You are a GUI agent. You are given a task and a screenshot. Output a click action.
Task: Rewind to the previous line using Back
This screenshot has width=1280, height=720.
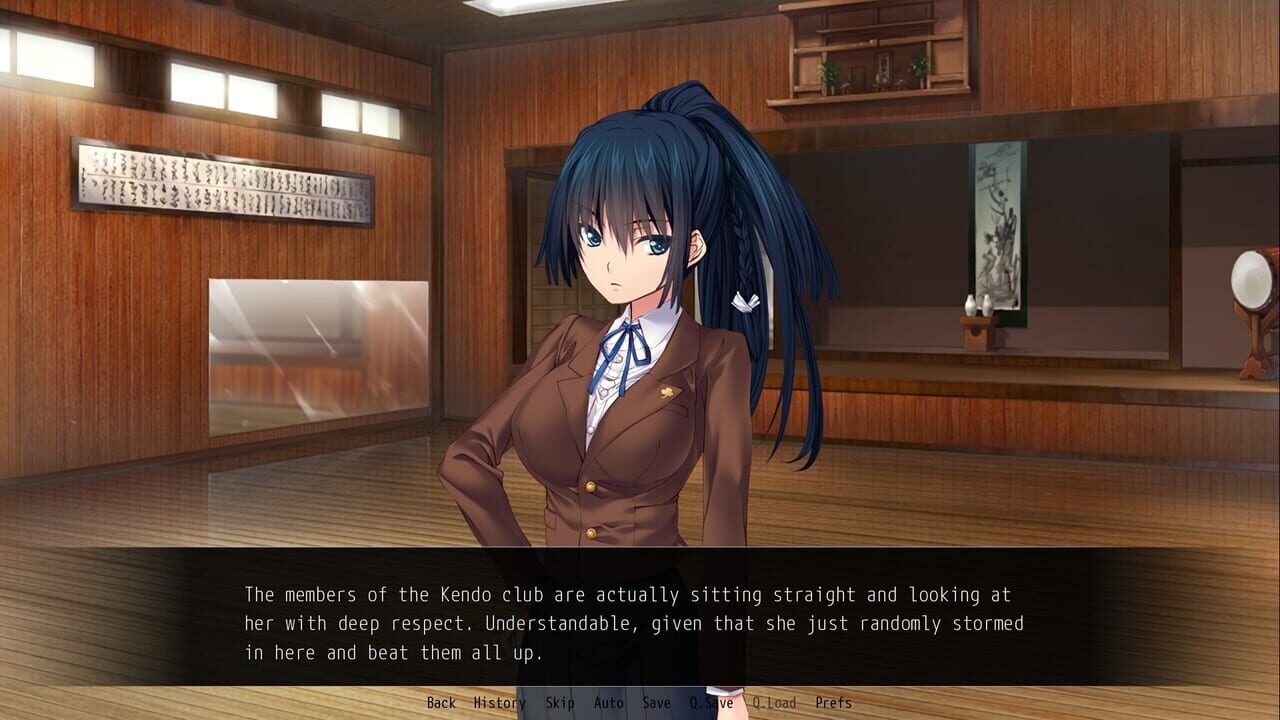pyautogui.click(x=439, y=703)
